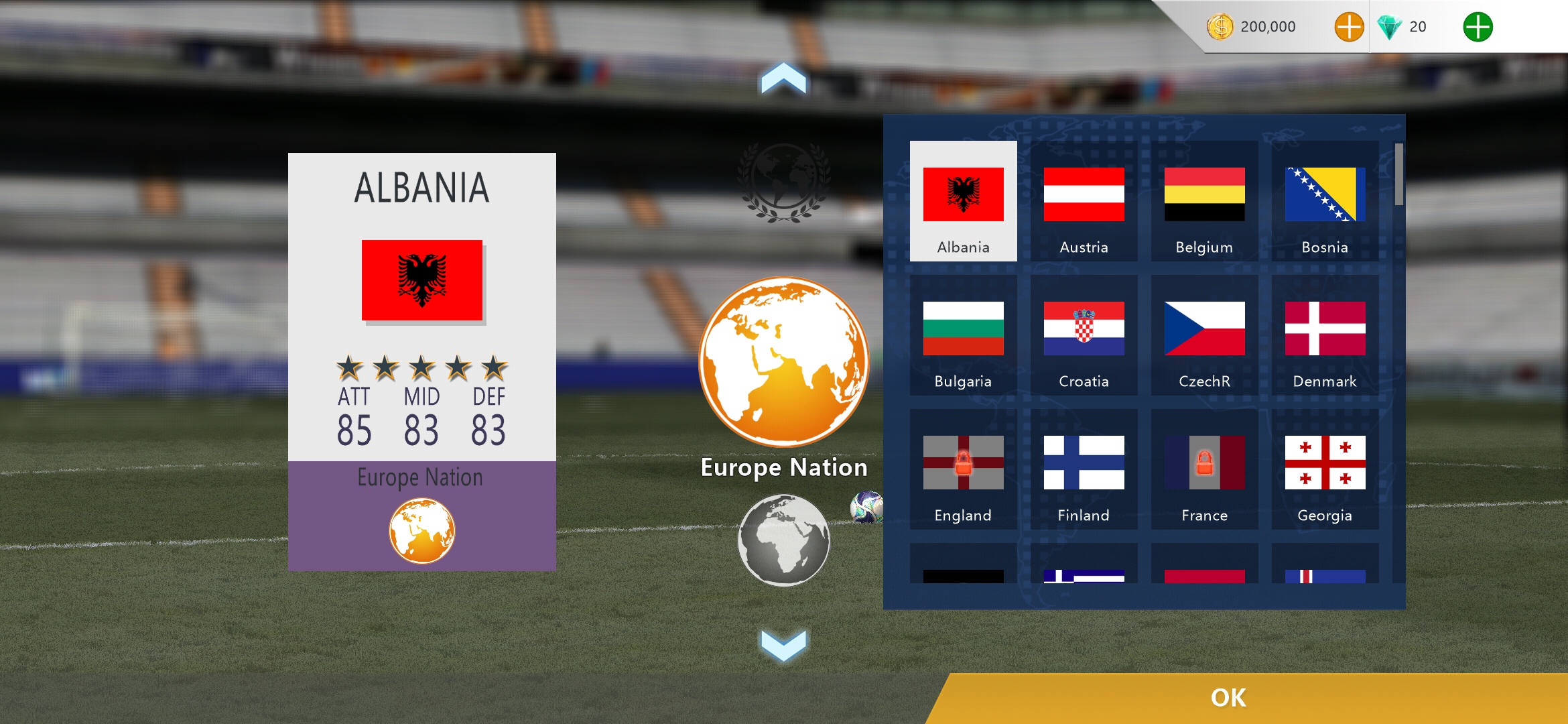Click the team list scrollbar

1398,174
